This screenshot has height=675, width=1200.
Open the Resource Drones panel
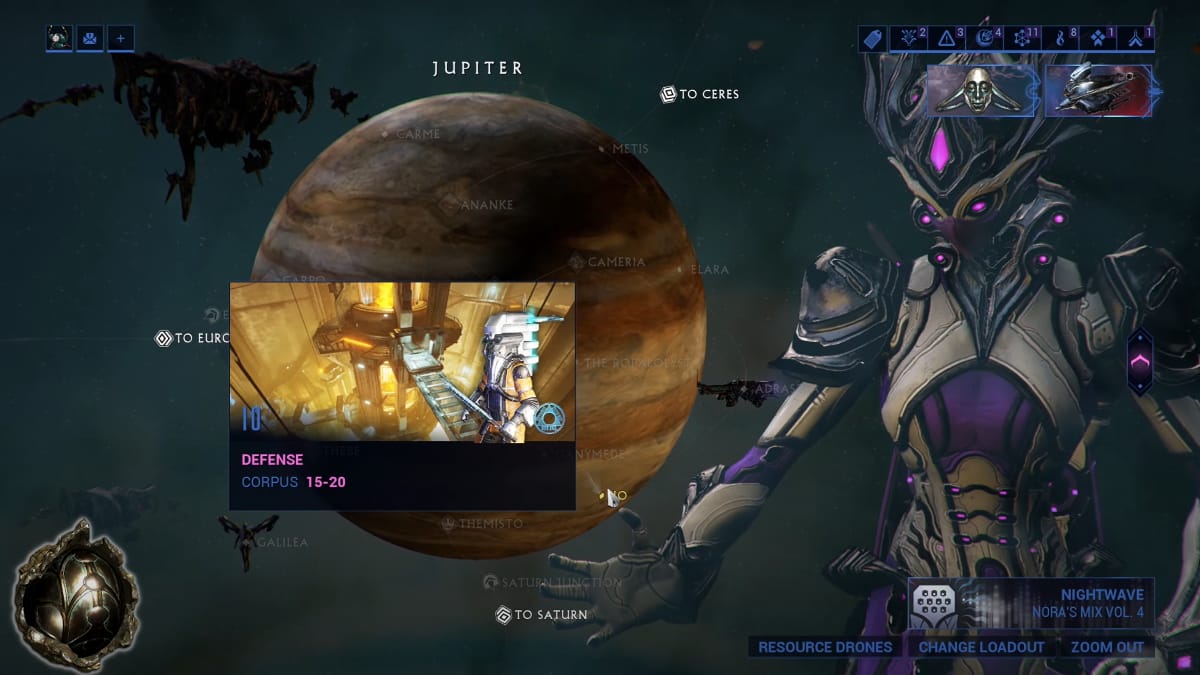pos(825,647)
